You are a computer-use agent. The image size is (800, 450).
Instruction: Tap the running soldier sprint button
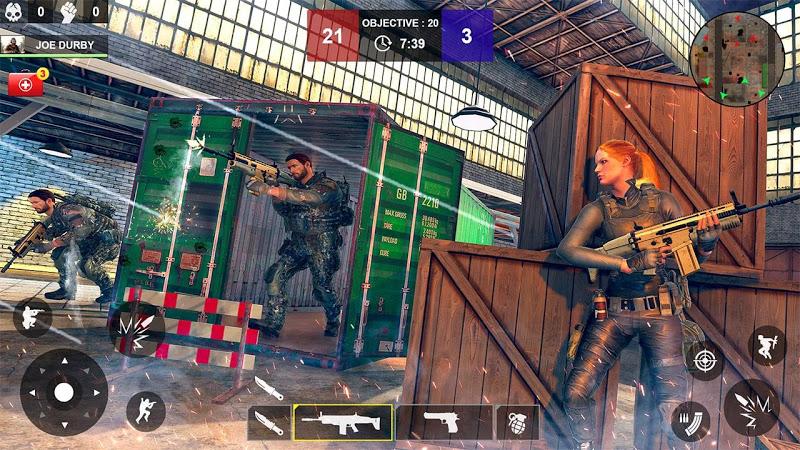click(146, 411)
